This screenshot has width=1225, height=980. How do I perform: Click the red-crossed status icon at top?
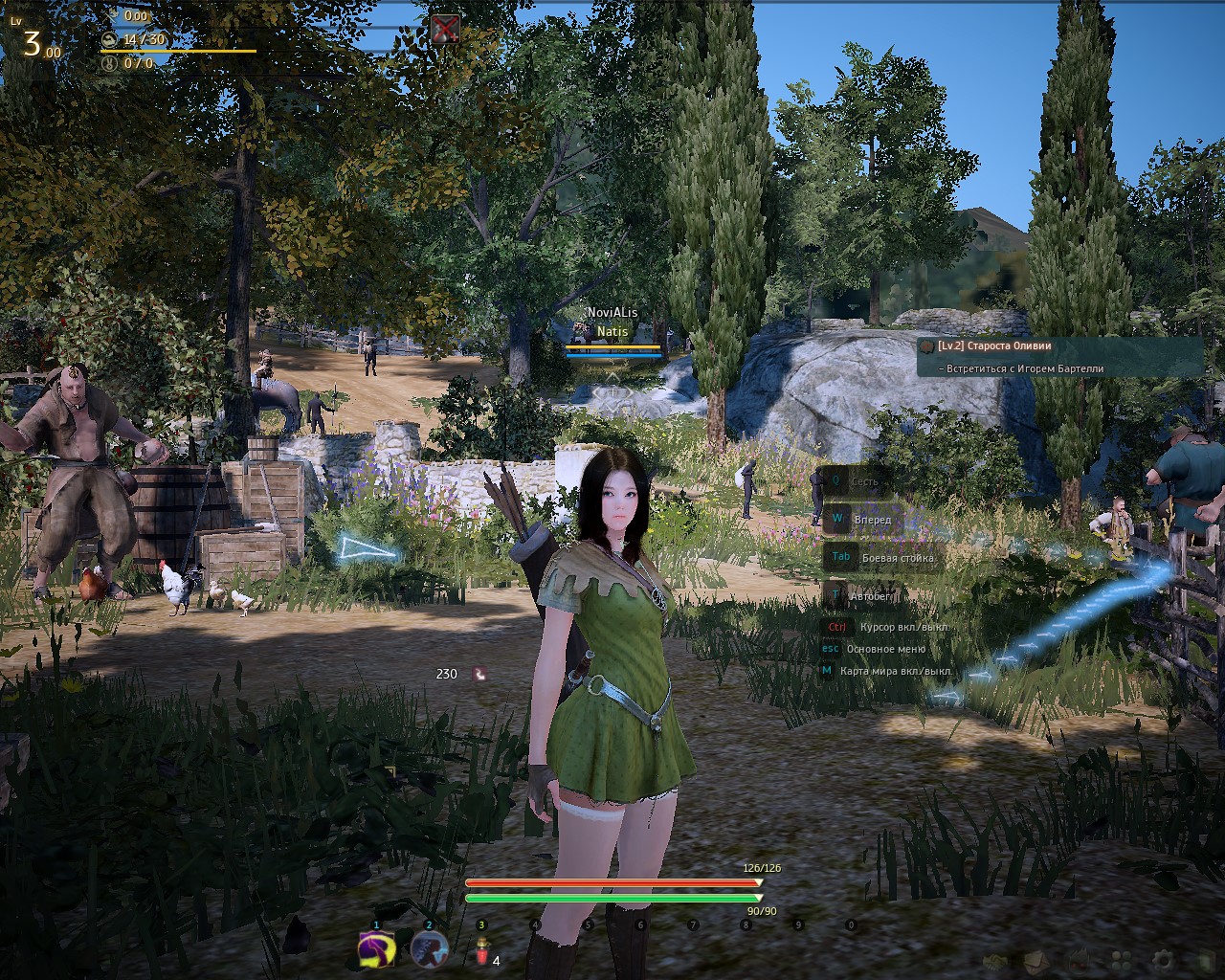point(444,29)
